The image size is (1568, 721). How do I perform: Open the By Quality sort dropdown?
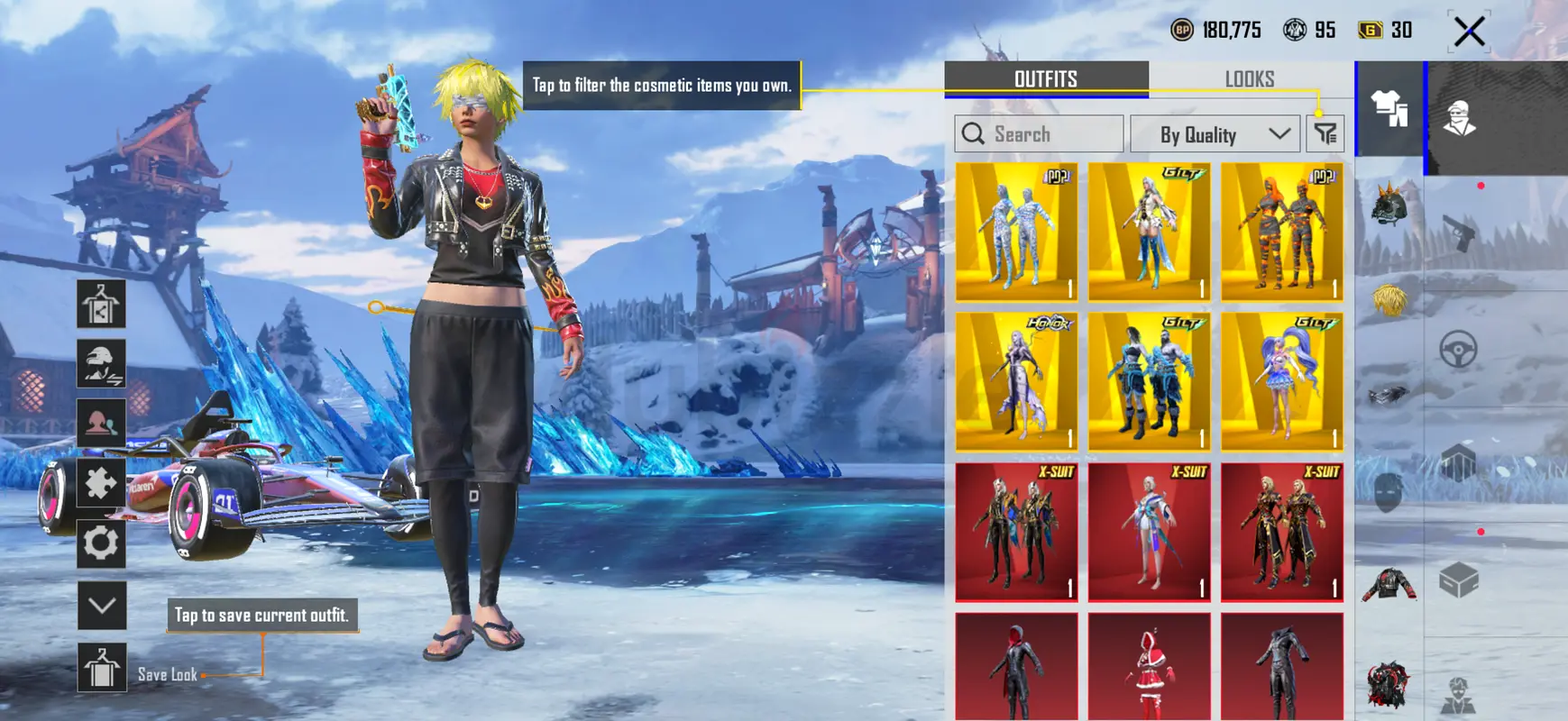(x=1214, y=134)
